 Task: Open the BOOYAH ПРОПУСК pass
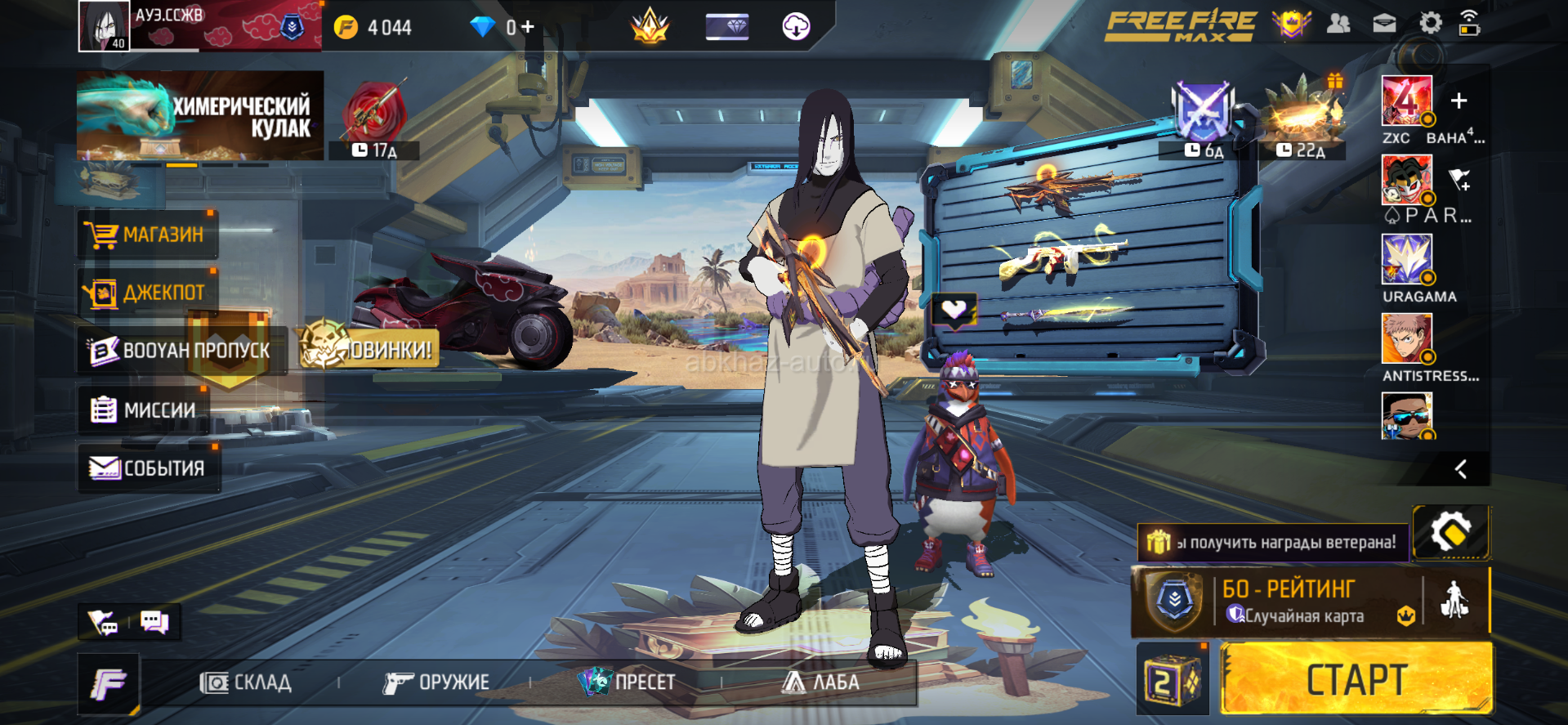(x=180, y=351)
